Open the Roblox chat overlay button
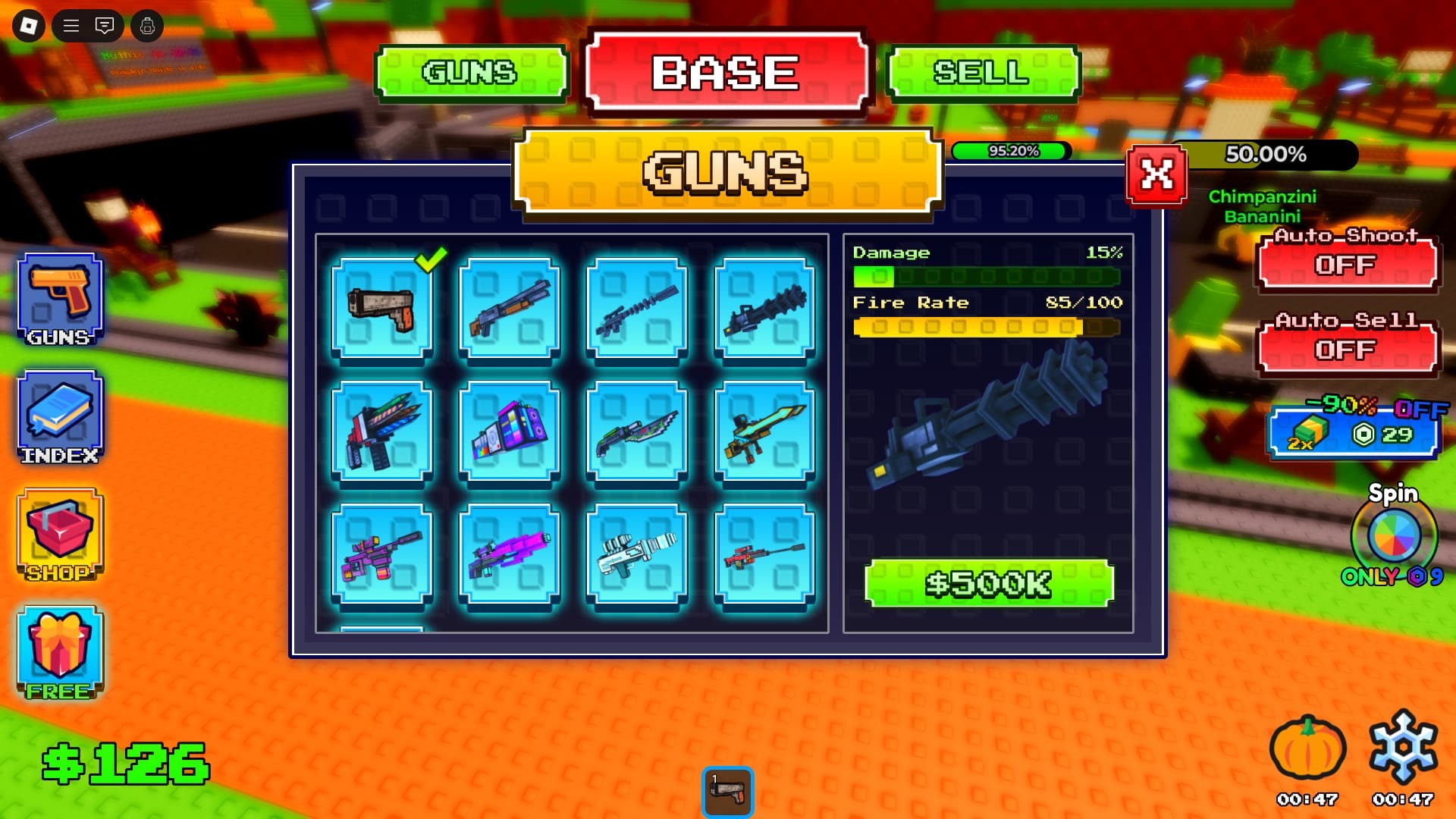 pos(105,27)
